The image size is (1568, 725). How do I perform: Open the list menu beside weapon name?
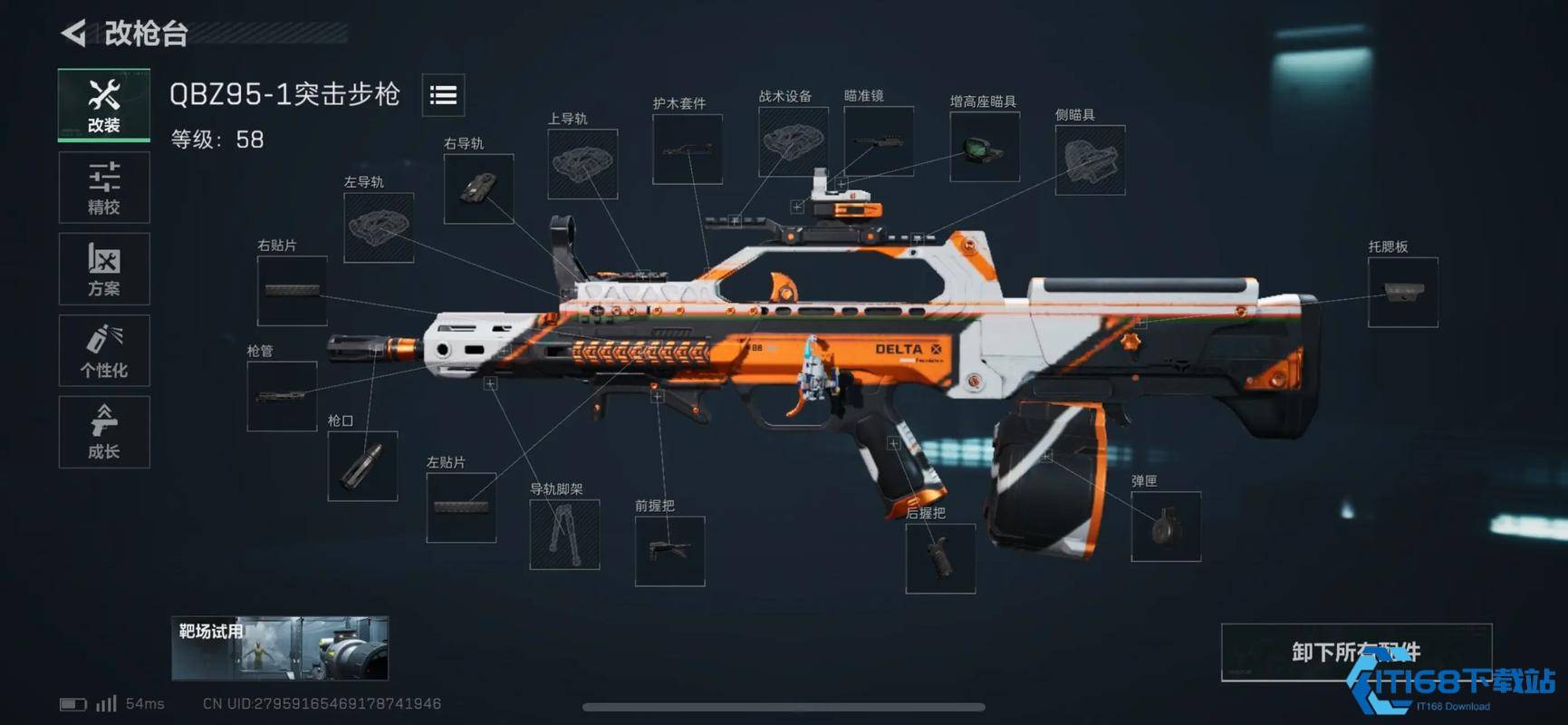(x=443, y=95)
